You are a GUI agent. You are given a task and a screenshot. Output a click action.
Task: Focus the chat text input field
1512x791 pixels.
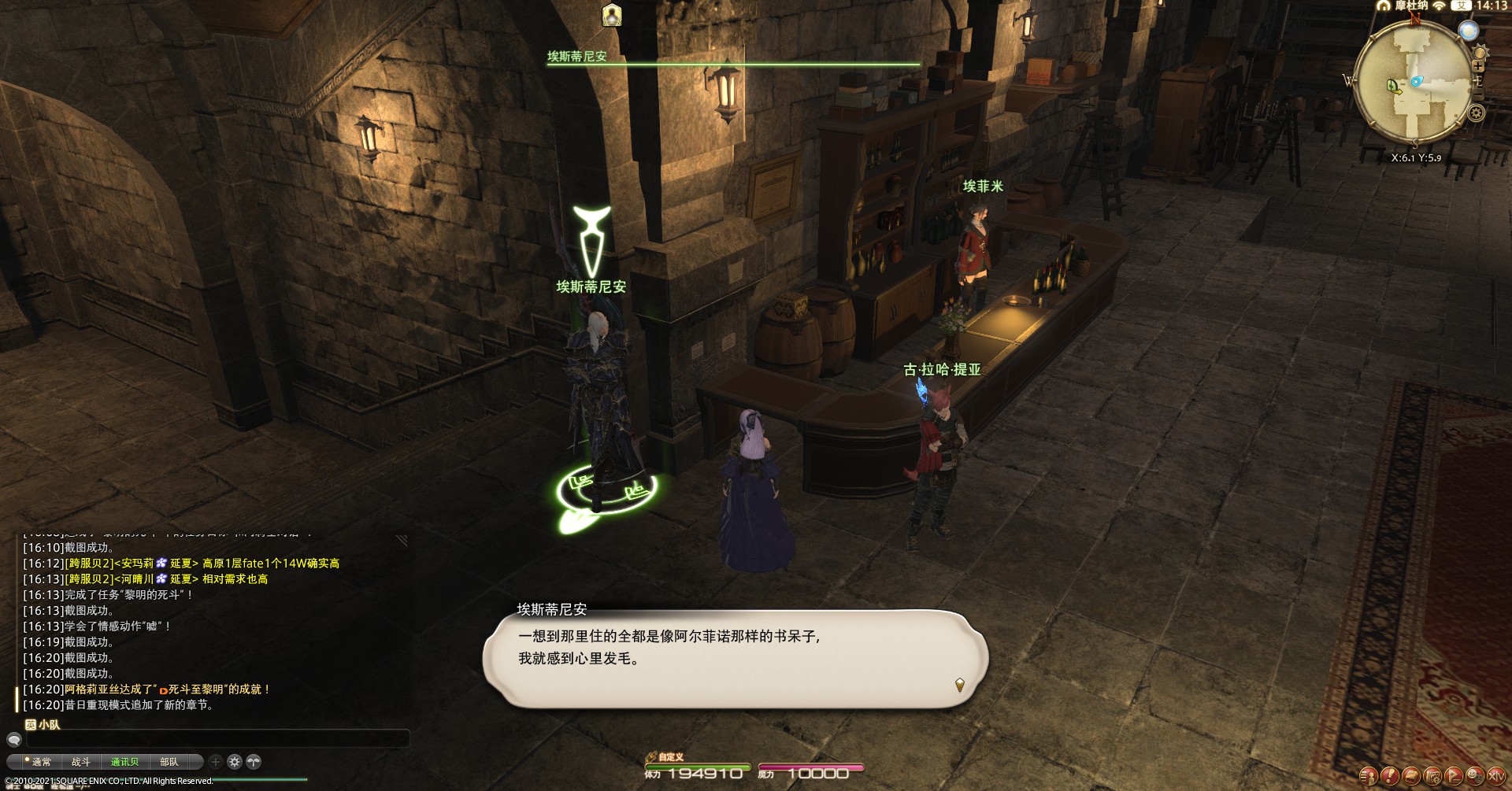pos(217,740)
